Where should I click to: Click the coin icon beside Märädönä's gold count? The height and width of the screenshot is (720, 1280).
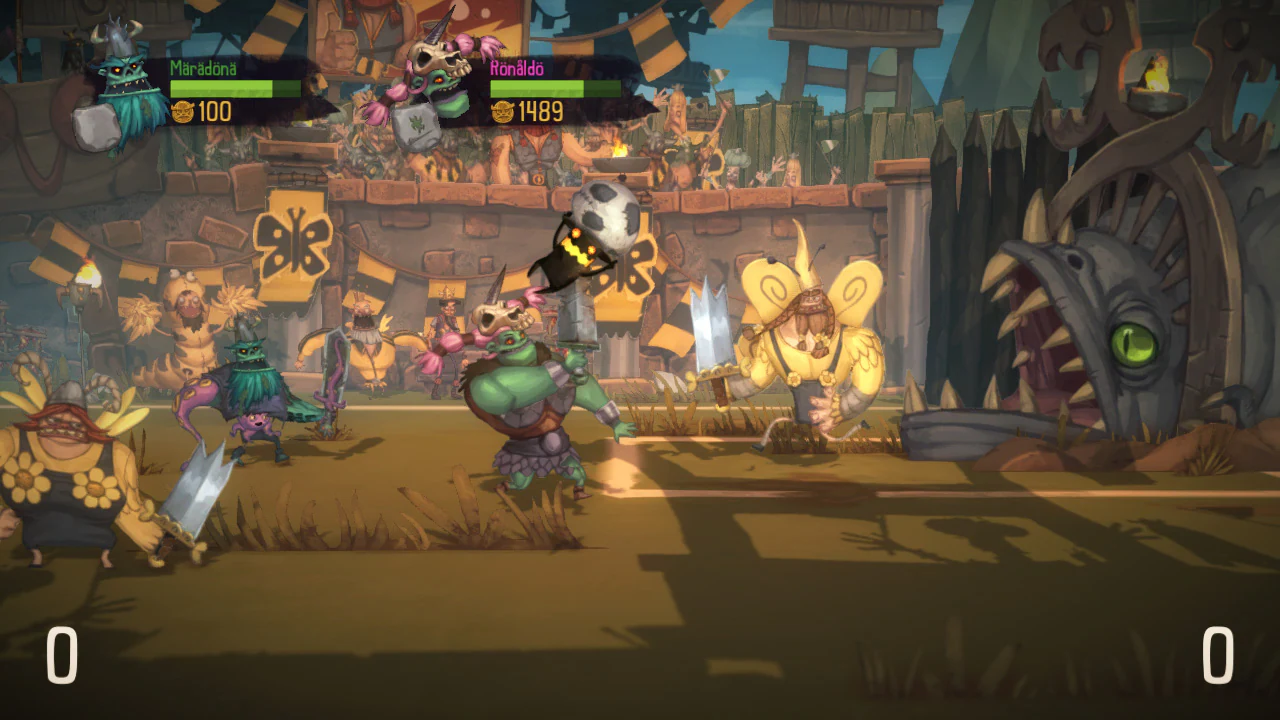coord(182,112)
